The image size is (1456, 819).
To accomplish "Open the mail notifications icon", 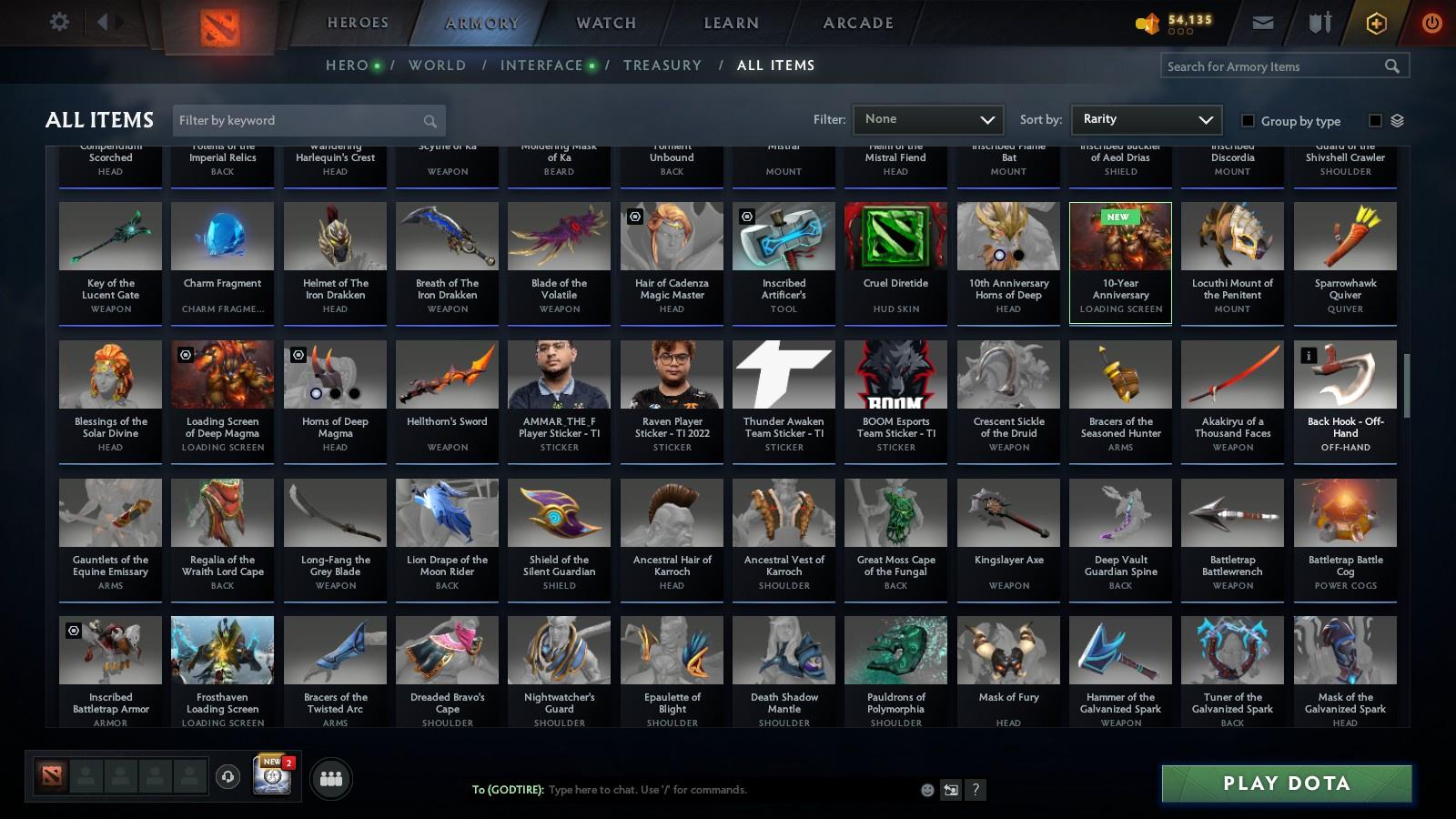I will point(1263,21).
